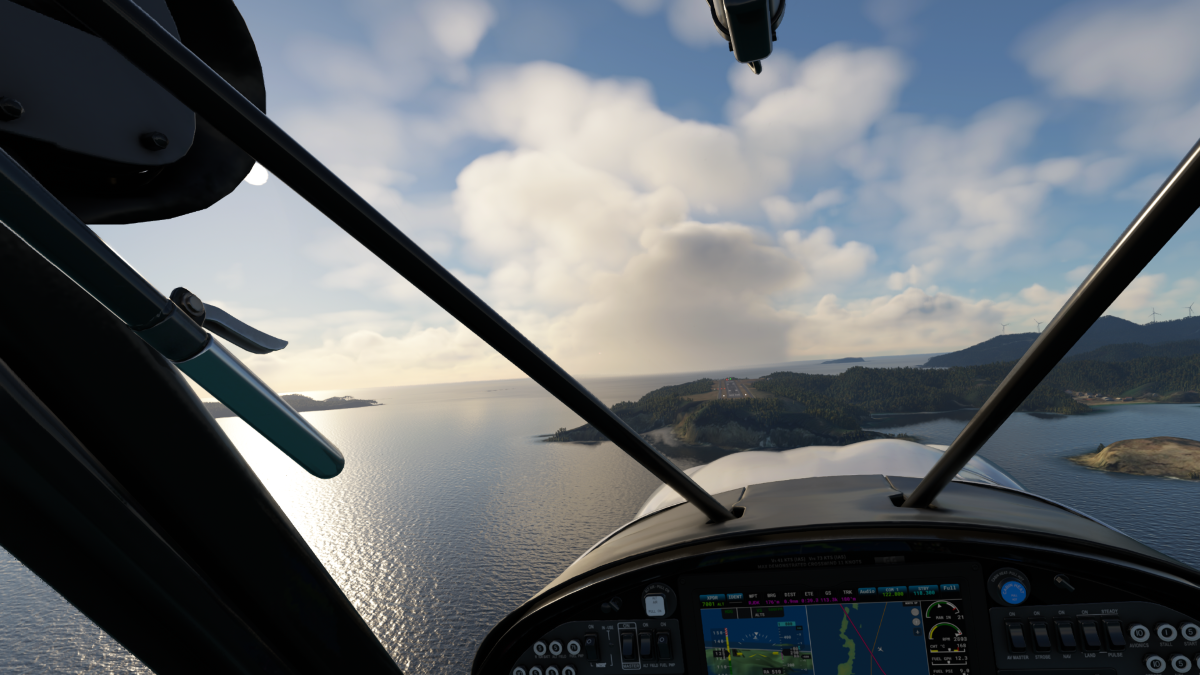Toggle the STROBE light switch
1200x675 pixels.
1042,636
